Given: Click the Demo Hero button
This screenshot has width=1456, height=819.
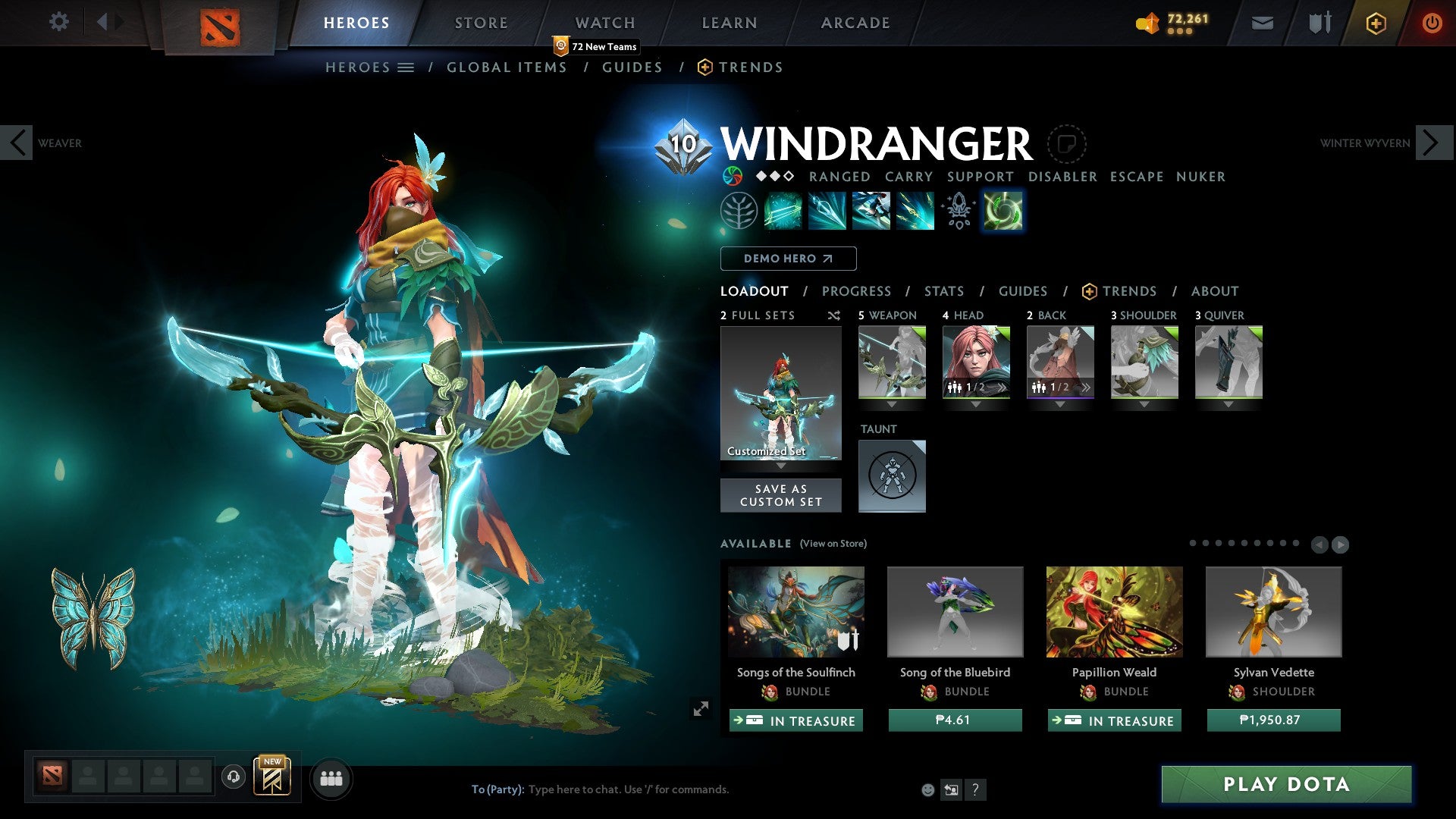Looking at the screenshot, I should tap(788, 258).
